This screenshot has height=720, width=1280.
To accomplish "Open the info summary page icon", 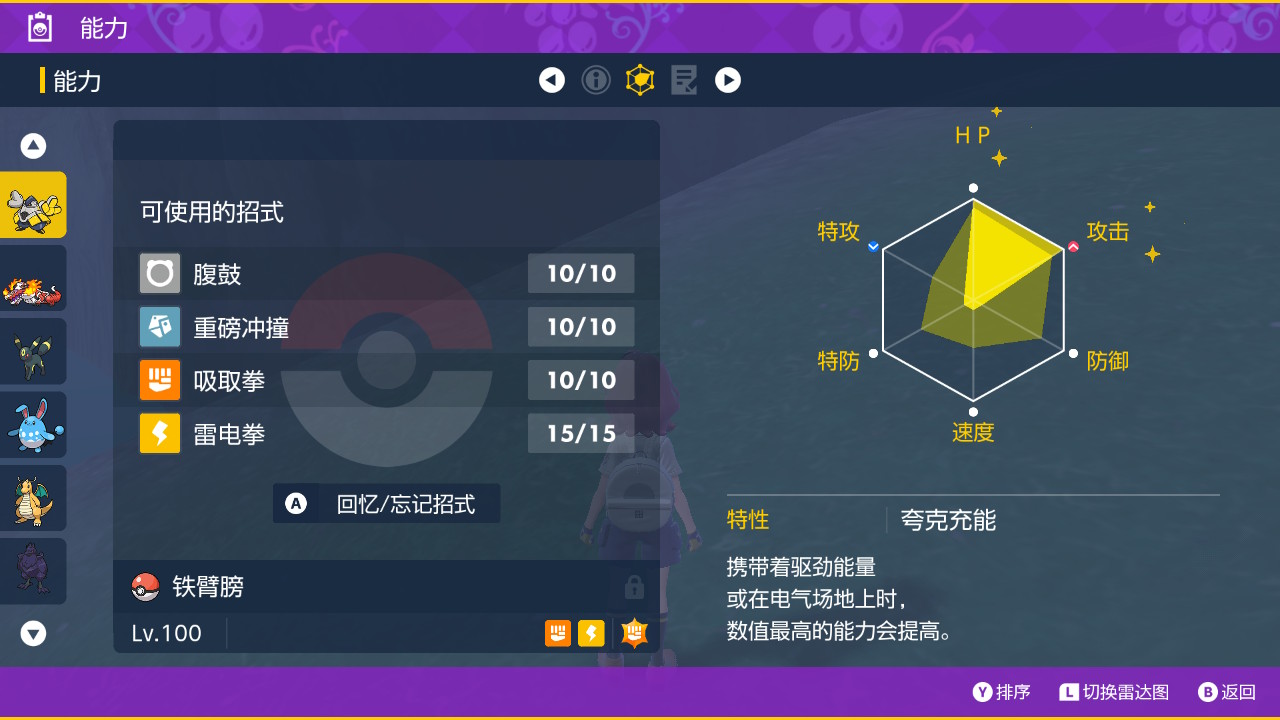I will pos(596,80).
